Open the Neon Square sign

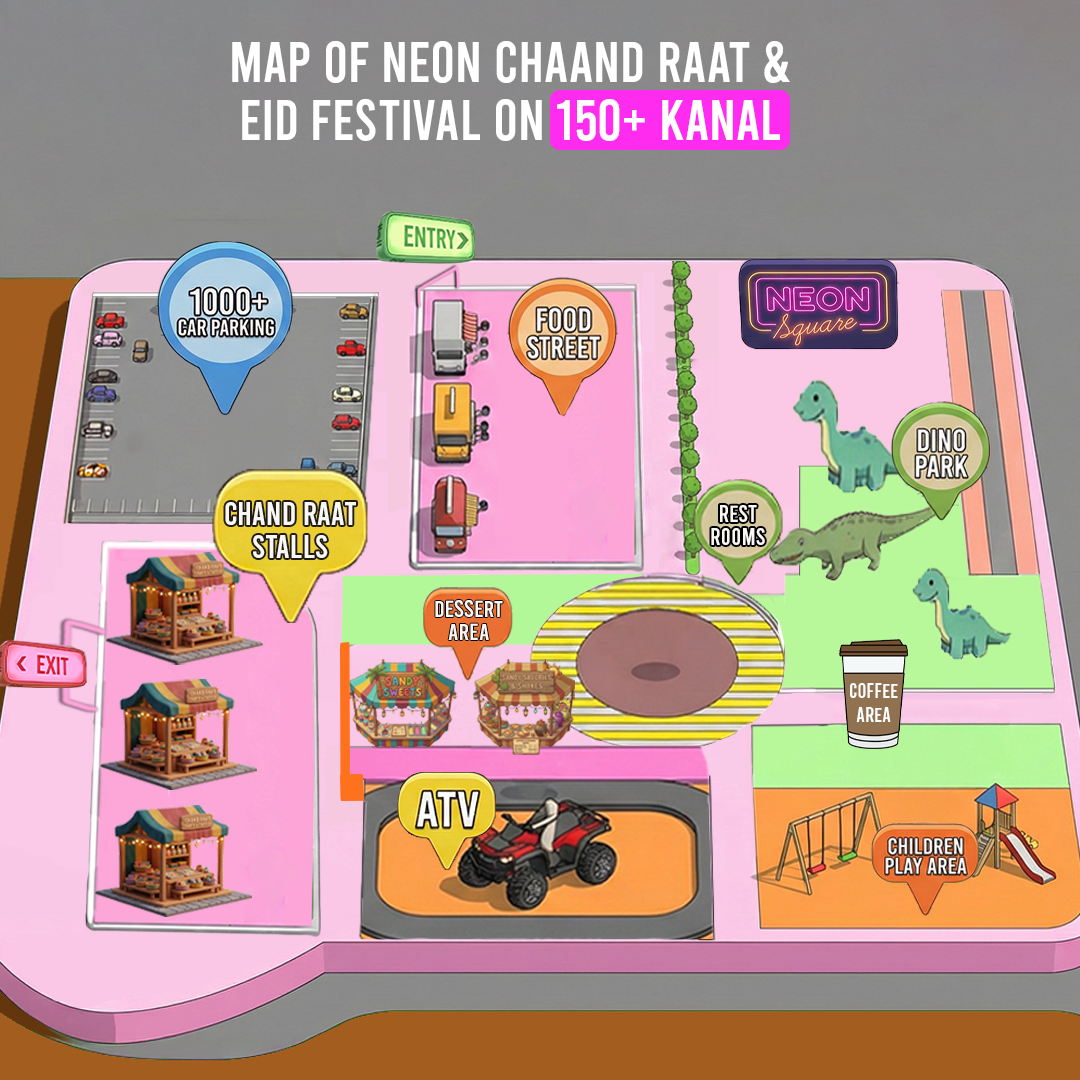point(818,304)
